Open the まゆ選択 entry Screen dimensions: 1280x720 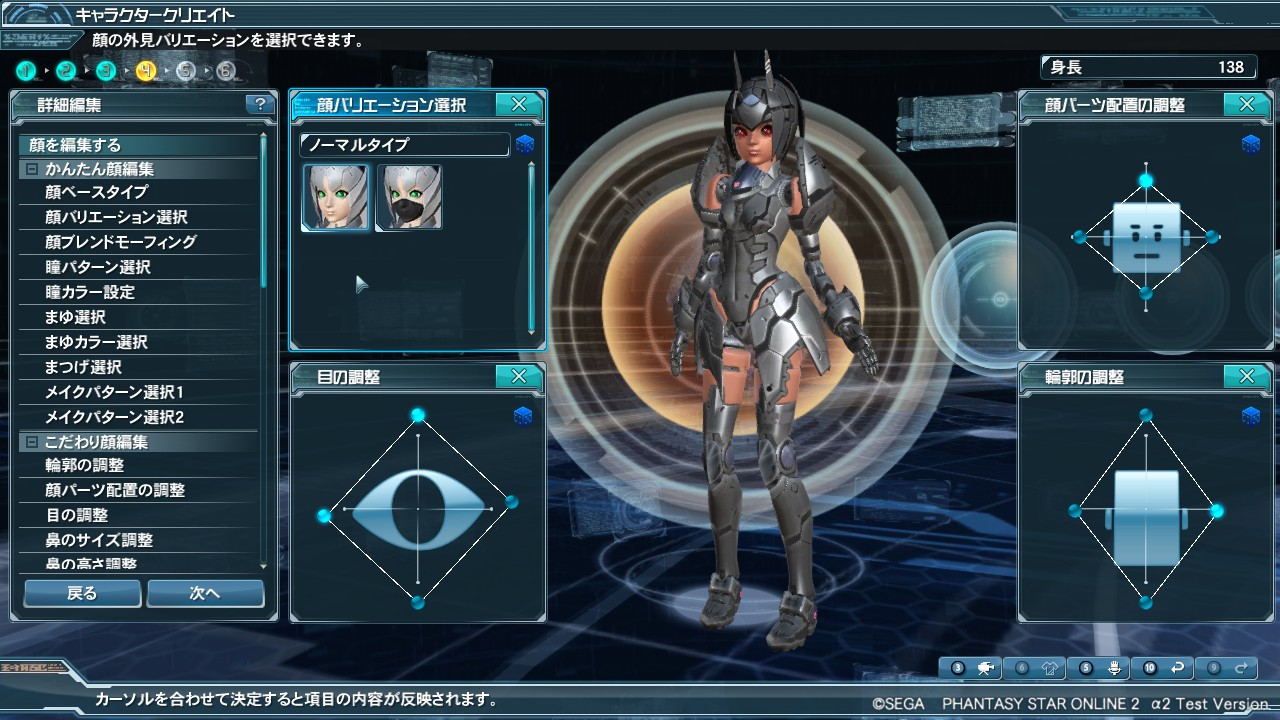click(x=75, y=317)
